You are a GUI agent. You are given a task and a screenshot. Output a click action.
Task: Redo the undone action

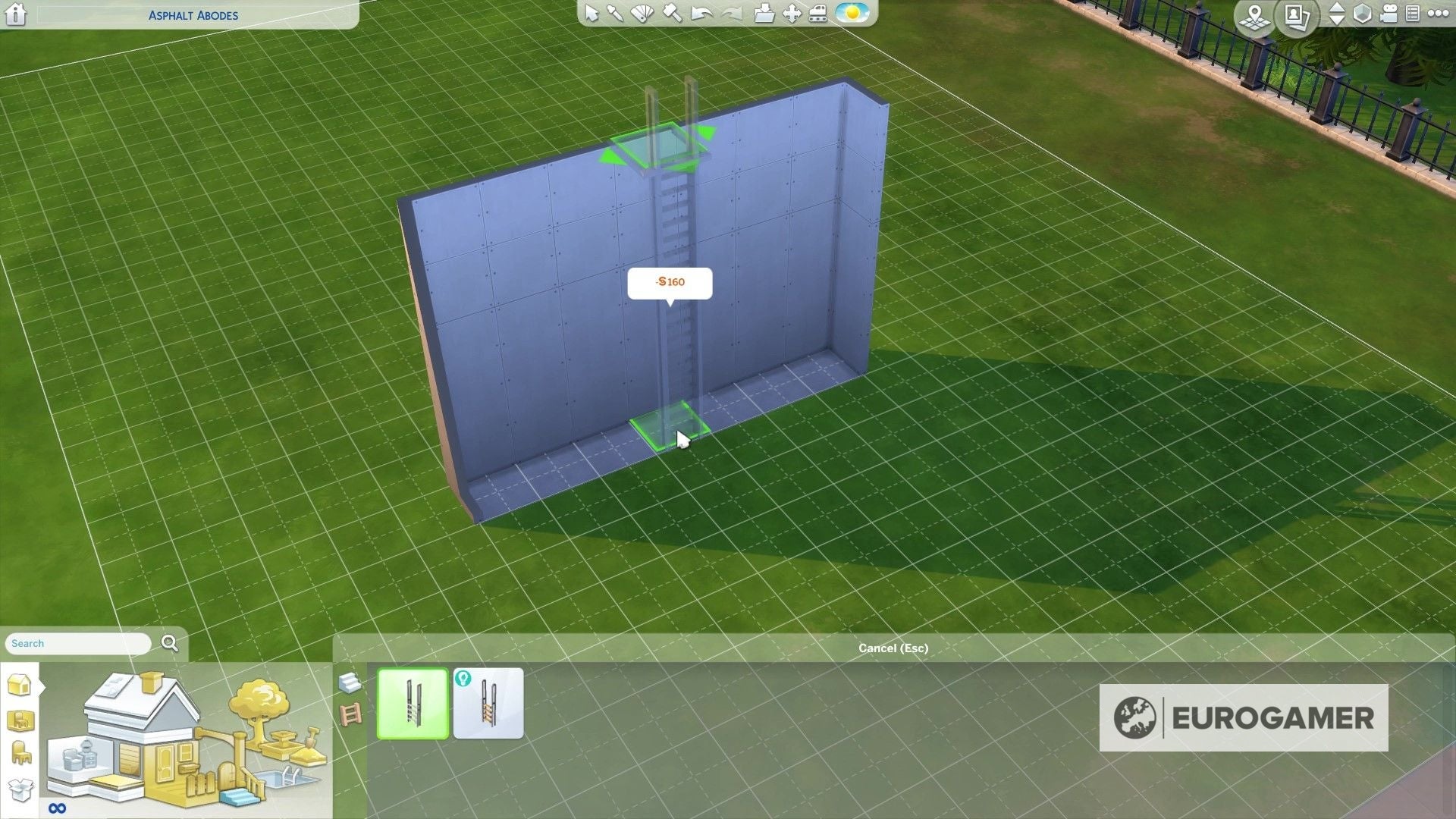click(730, 14)
